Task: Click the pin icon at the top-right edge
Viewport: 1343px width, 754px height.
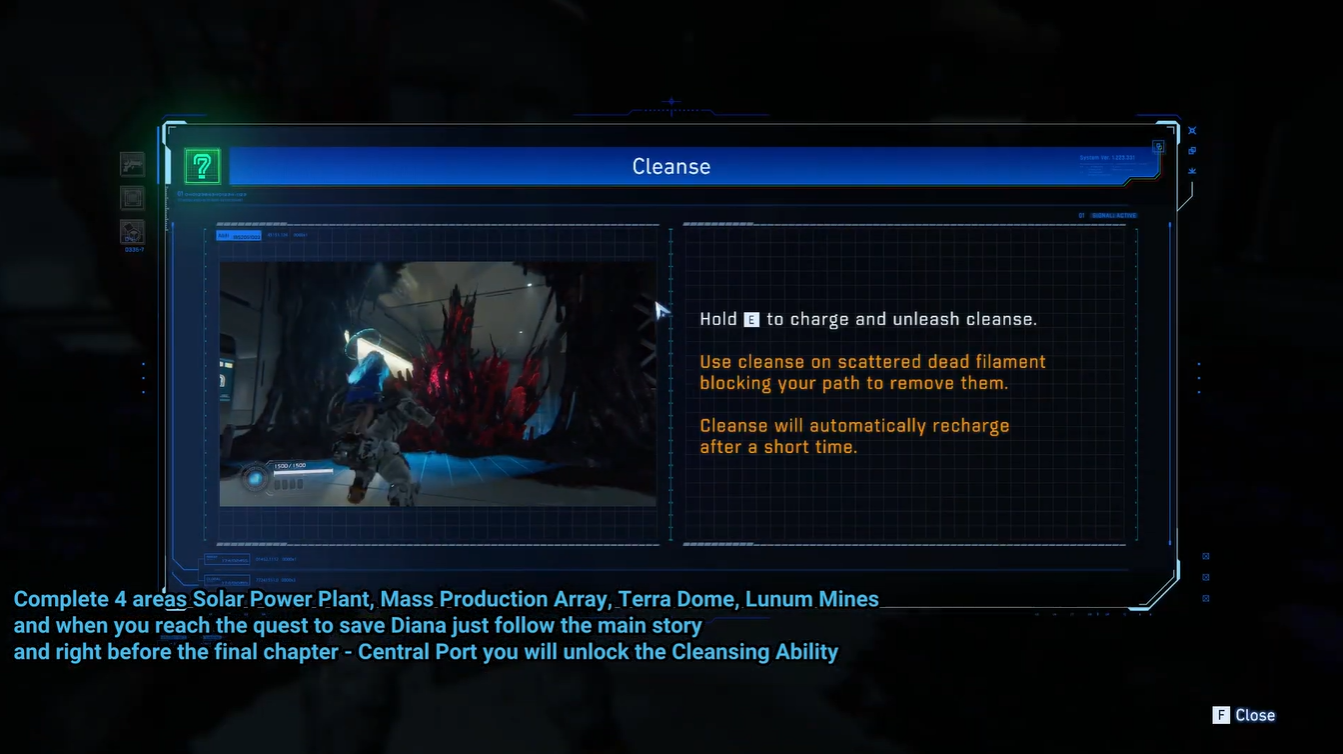Action: pyautogui.click(x=1192, y=130)
